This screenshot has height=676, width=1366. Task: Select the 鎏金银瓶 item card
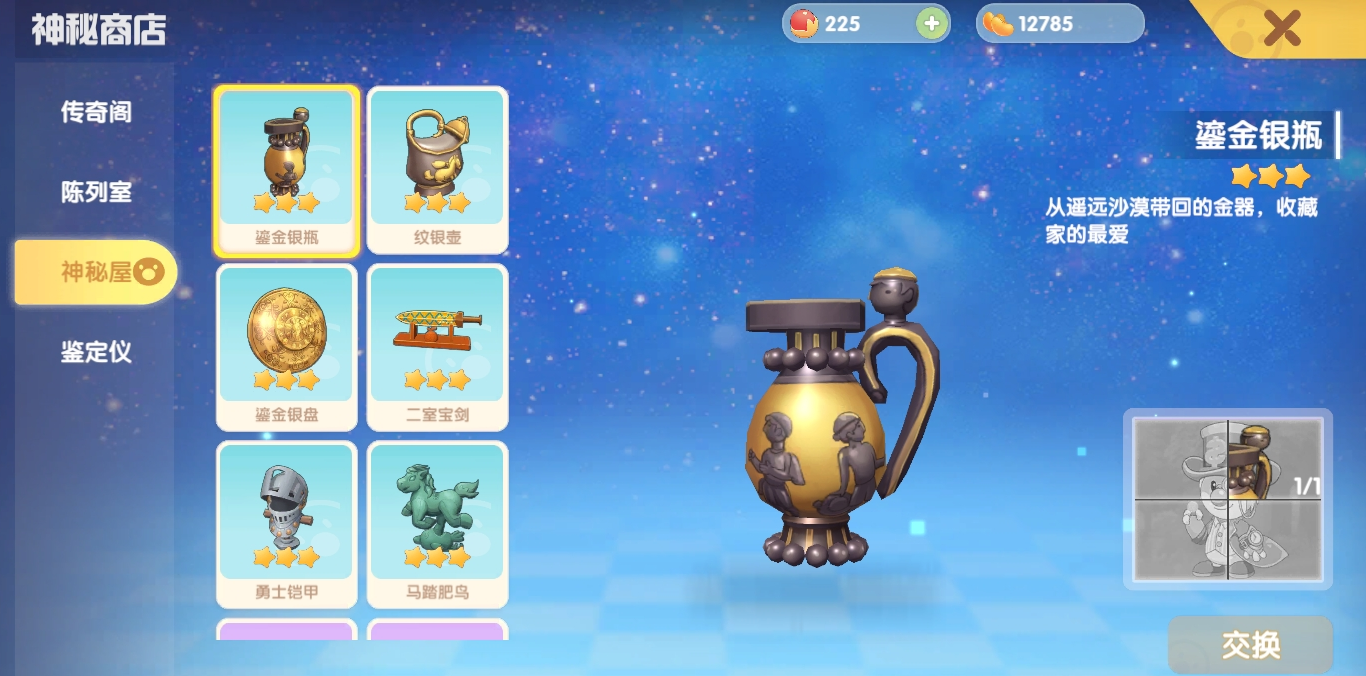(286, 170)
